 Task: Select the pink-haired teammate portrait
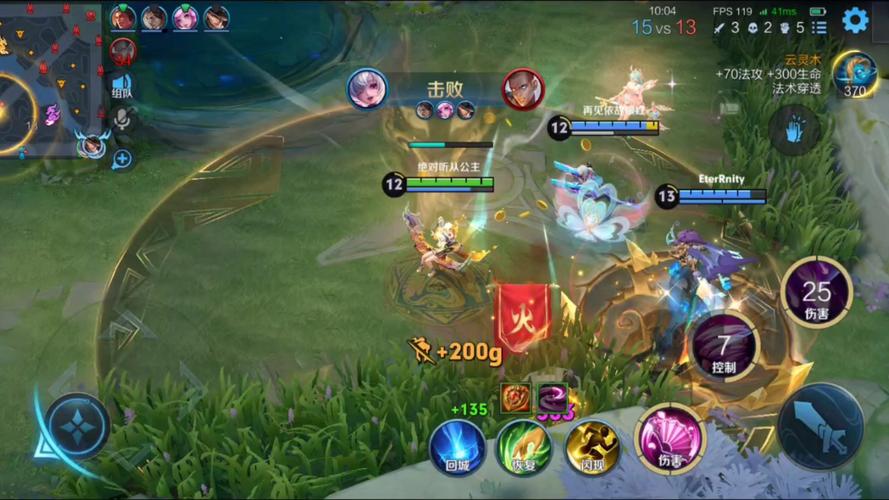click(x=185, y=18)
